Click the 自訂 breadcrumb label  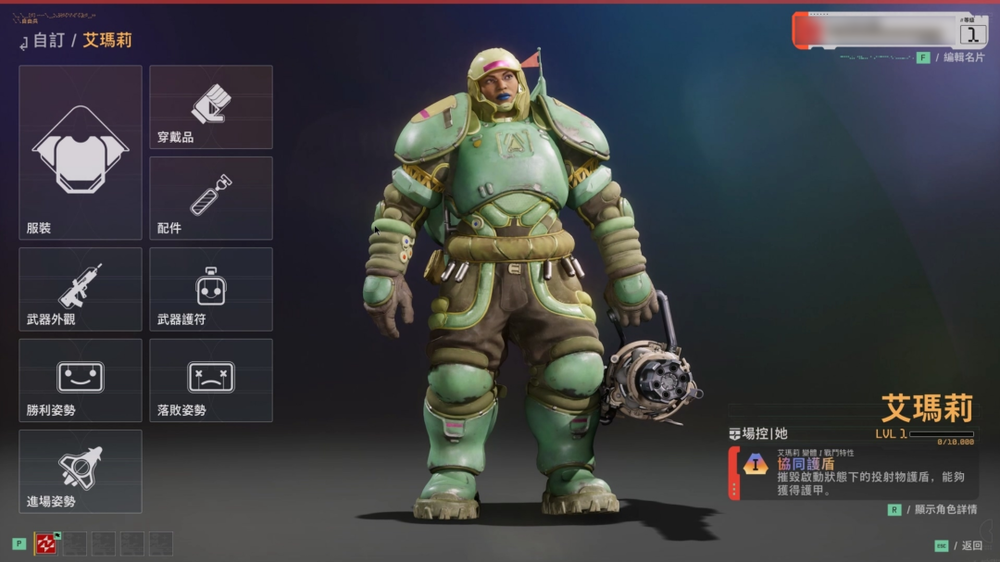[x=48, y=41]
